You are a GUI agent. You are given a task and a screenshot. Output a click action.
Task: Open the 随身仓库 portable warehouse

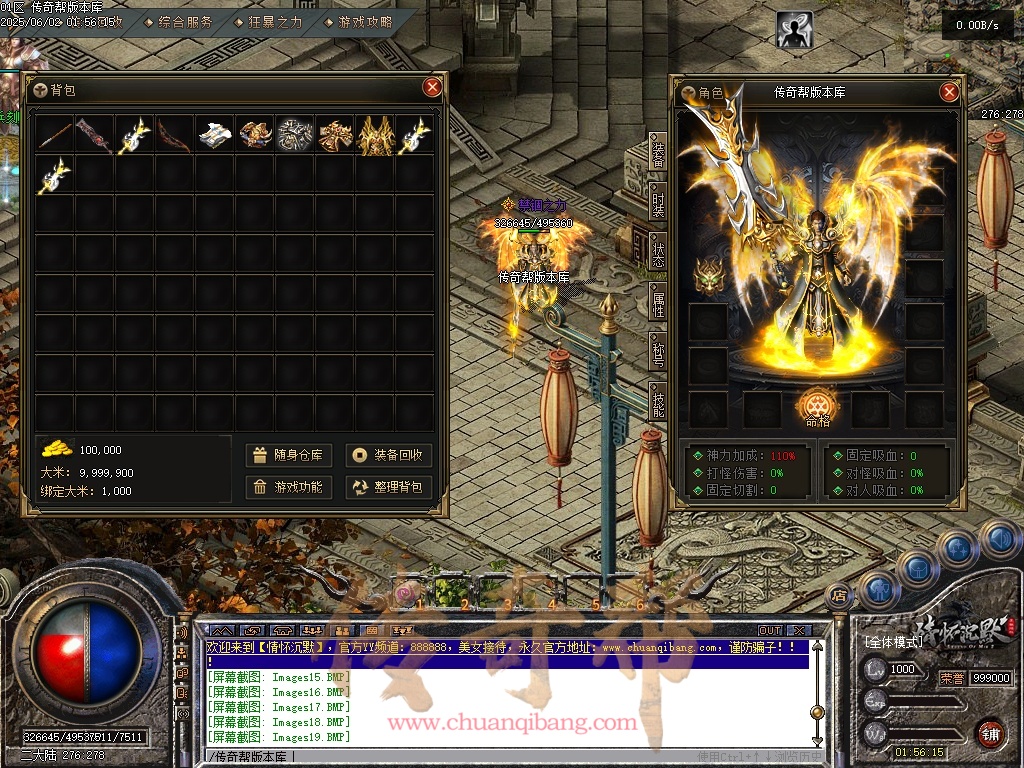click(288, 455)
